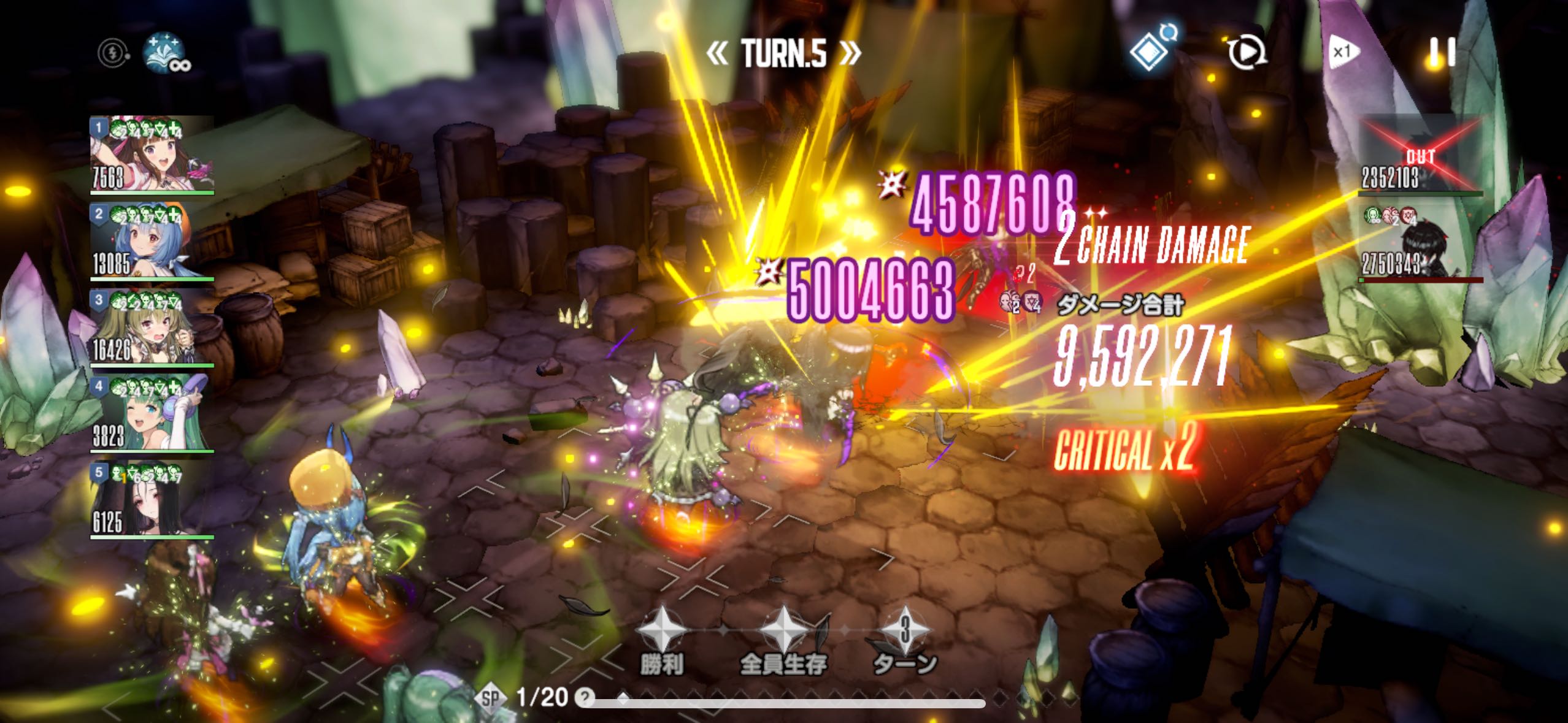Tap the grey circular lightning icon
This screenshot has height=723, width=1568.
[113, 53]
